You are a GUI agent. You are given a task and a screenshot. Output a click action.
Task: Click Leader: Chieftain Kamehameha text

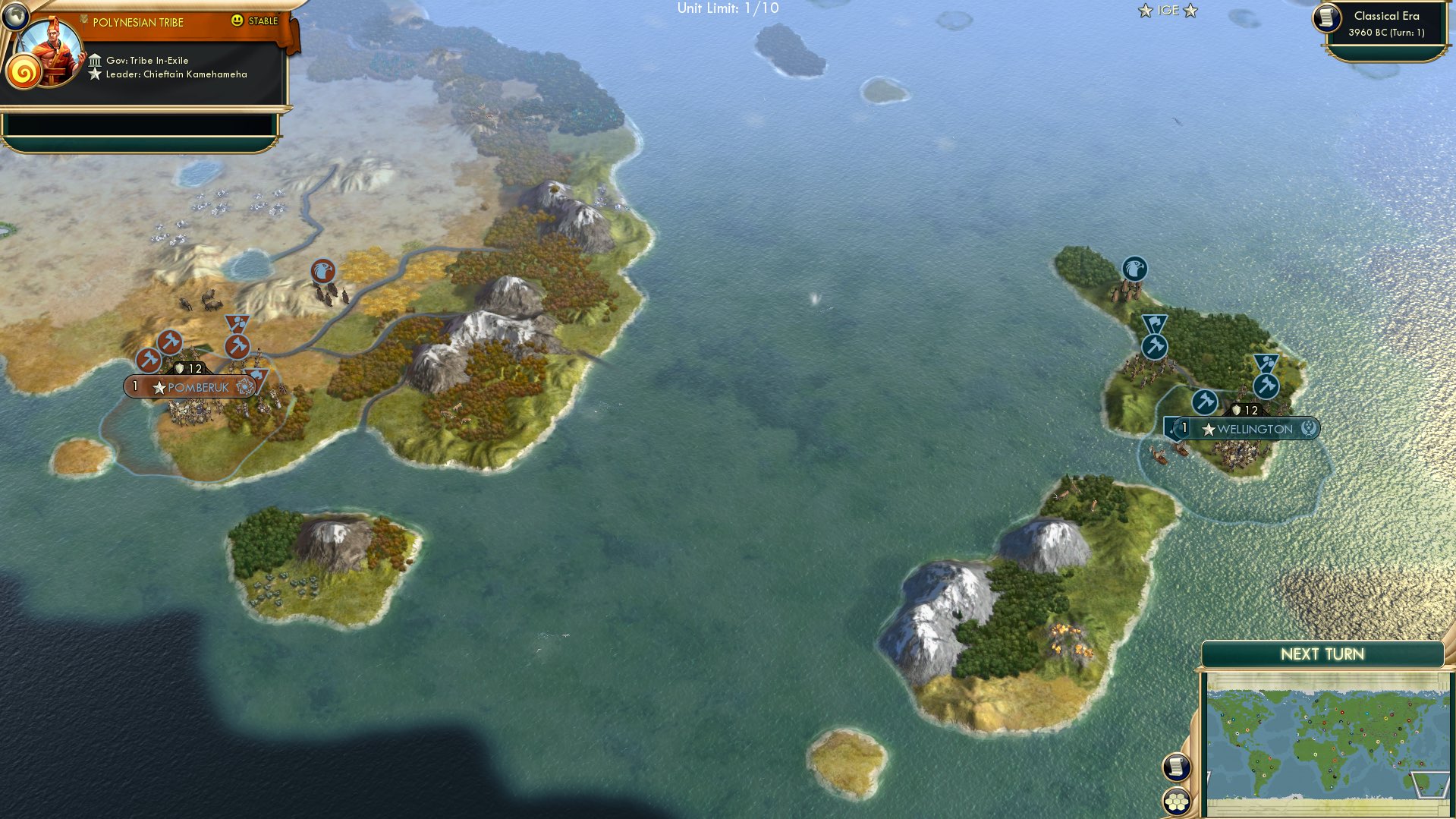coord(176,74)
